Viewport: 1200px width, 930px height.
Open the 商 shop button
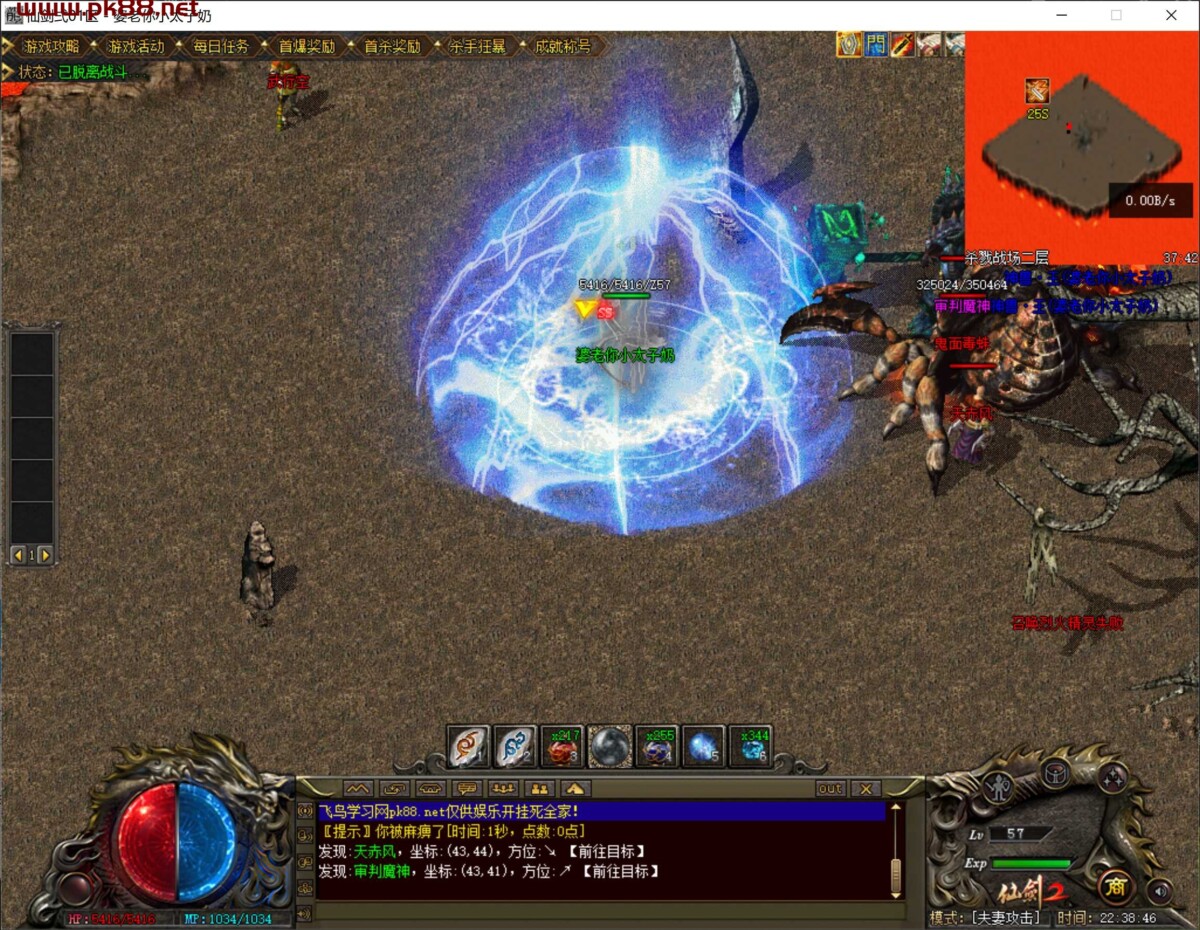(1115, 886)
